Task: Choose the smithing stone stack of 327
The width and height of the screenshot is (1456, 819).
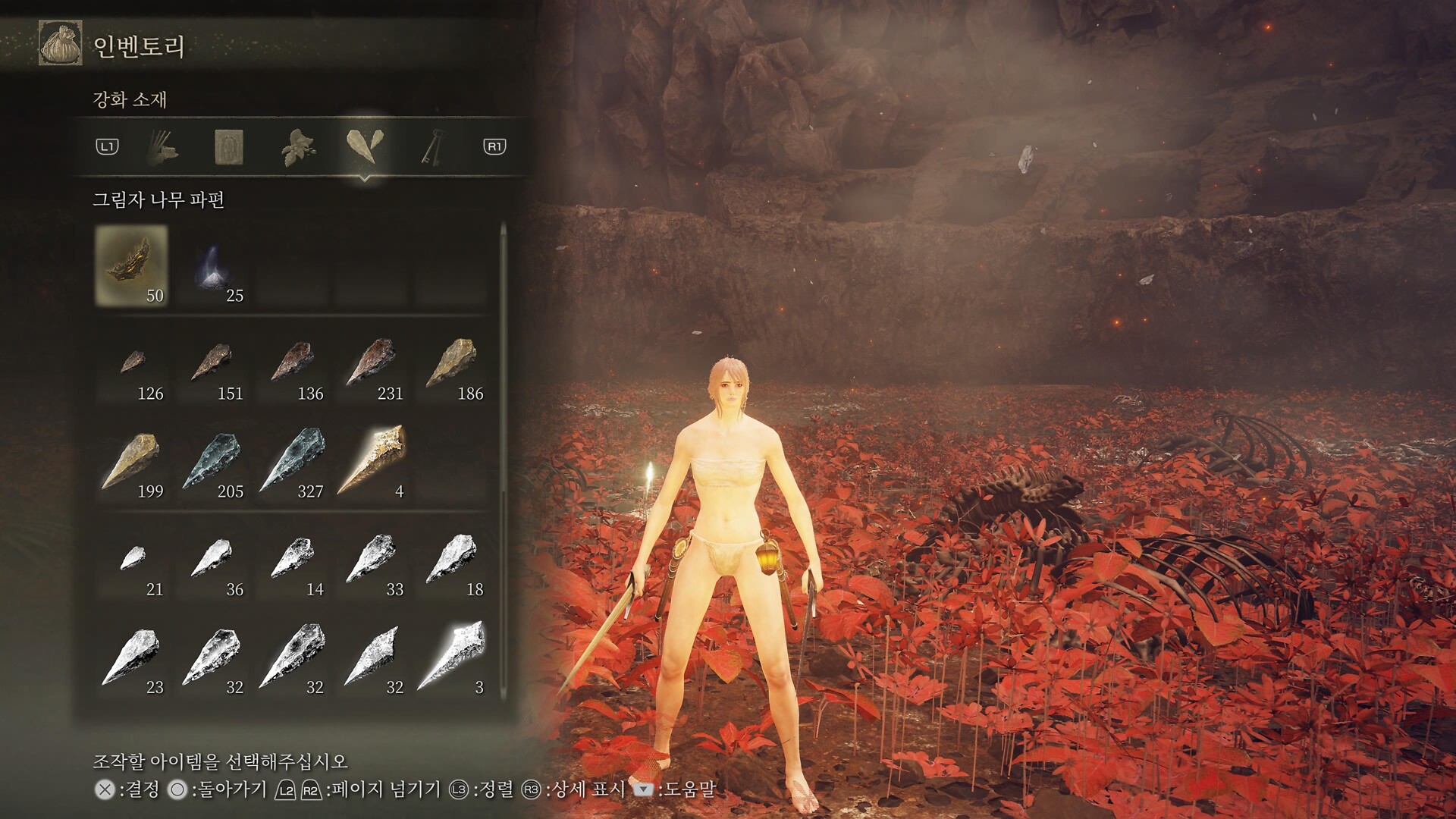Action: (x=293, y=461)
